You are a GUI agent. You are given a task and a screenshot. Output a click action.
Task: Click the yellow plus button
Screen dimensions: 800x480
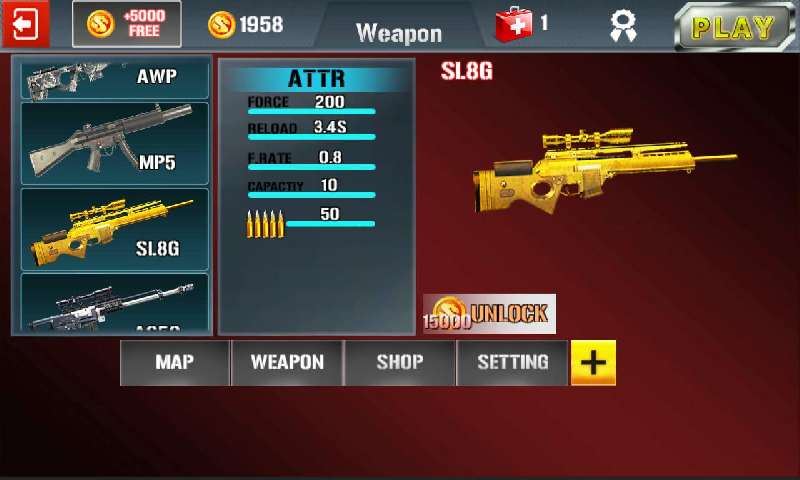click(x=593, y=363)
